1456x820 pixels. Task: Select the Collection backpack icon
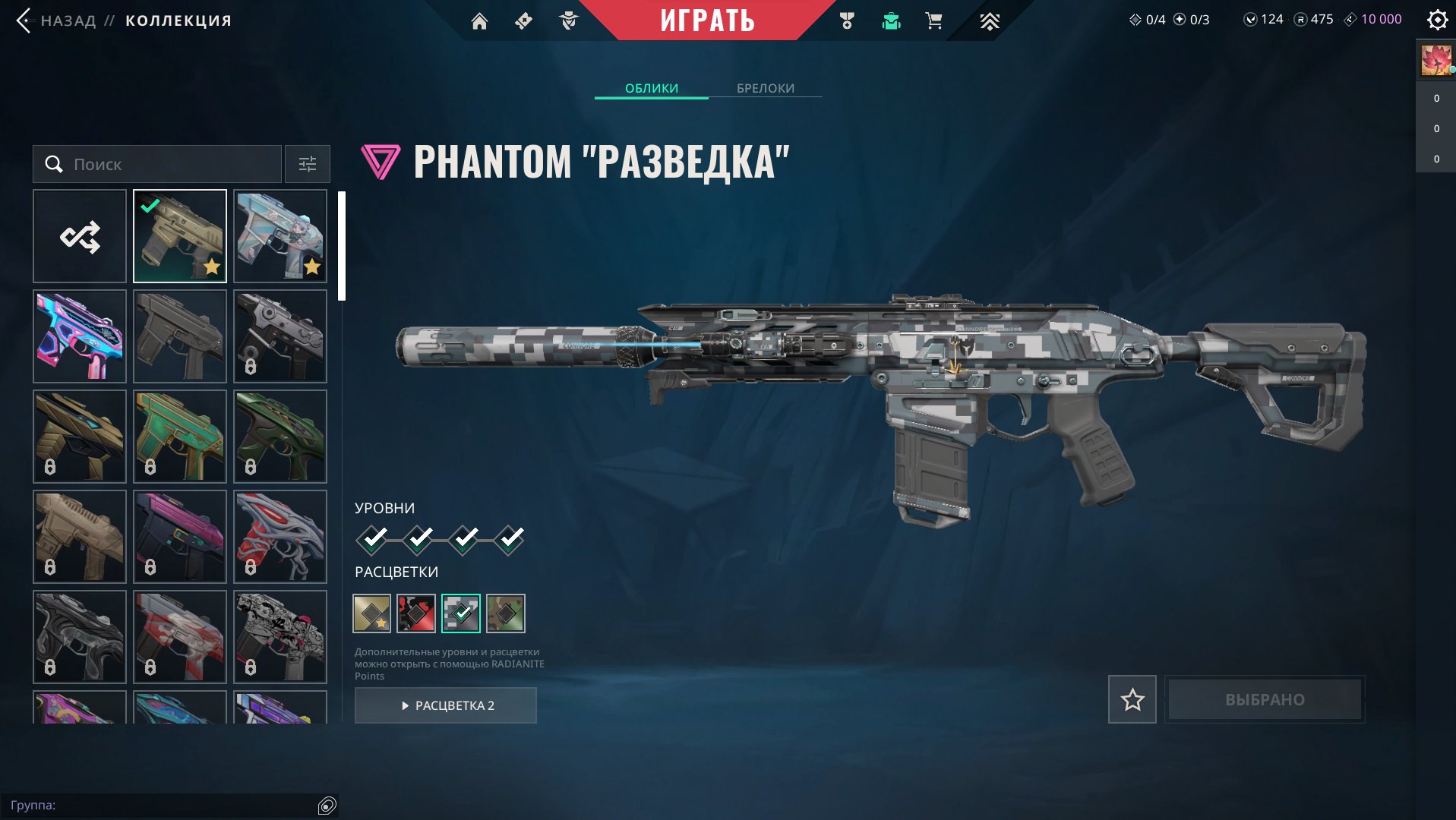[x=890, y=20]
